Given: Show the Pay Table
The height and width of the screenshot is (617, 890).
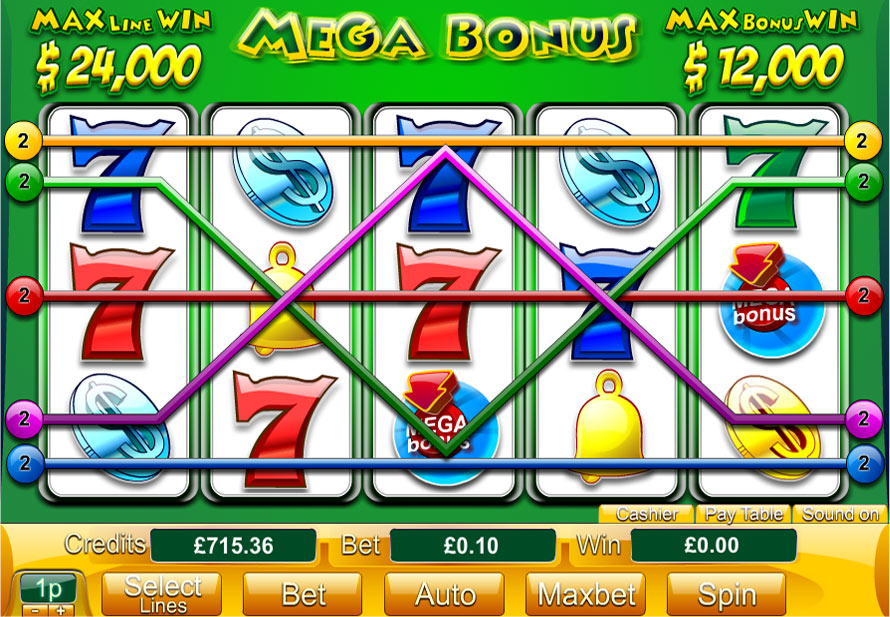Looking at the screenshot, I should 743,515.
